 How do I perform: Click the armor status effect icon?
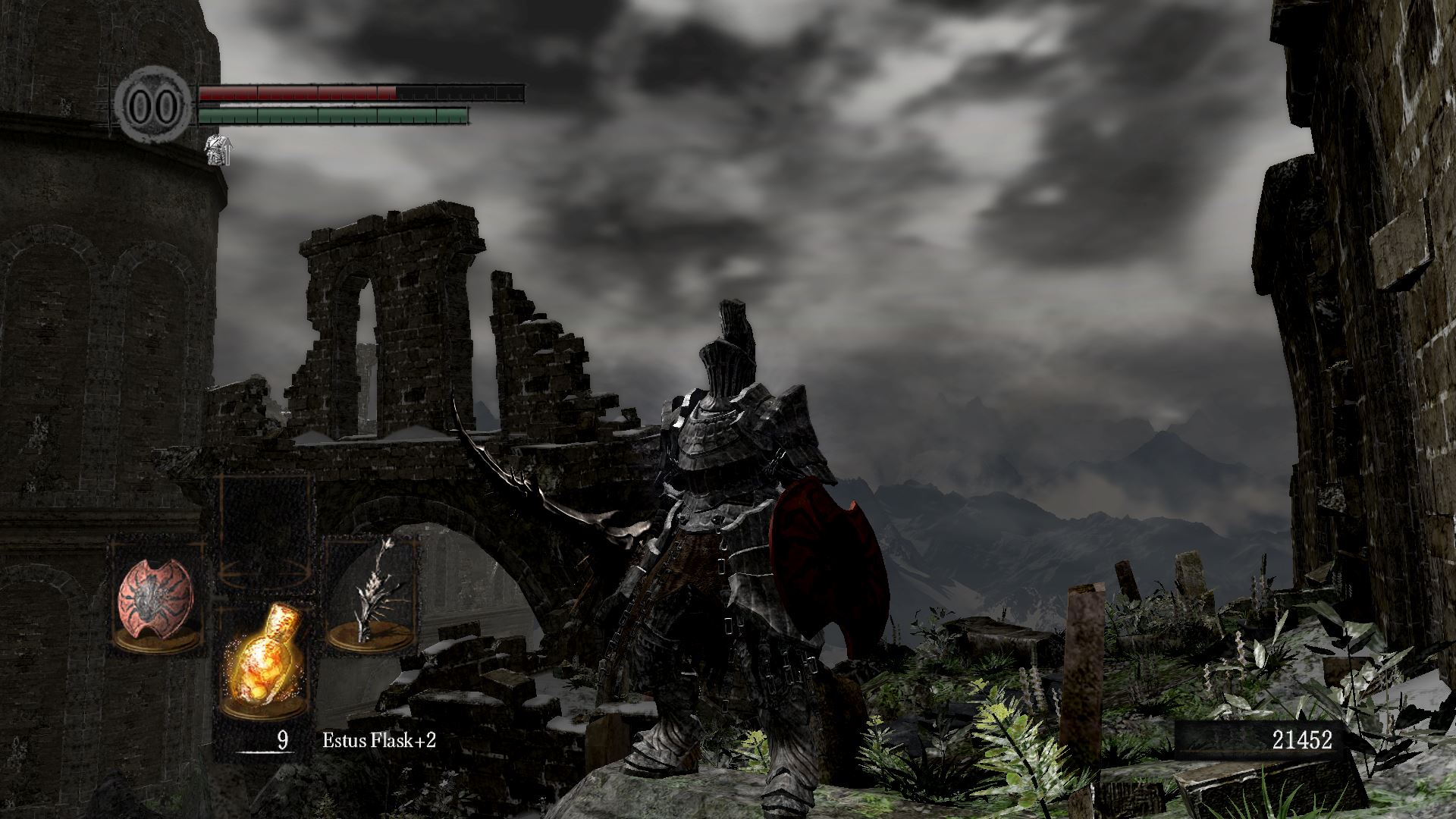[219, 149]
